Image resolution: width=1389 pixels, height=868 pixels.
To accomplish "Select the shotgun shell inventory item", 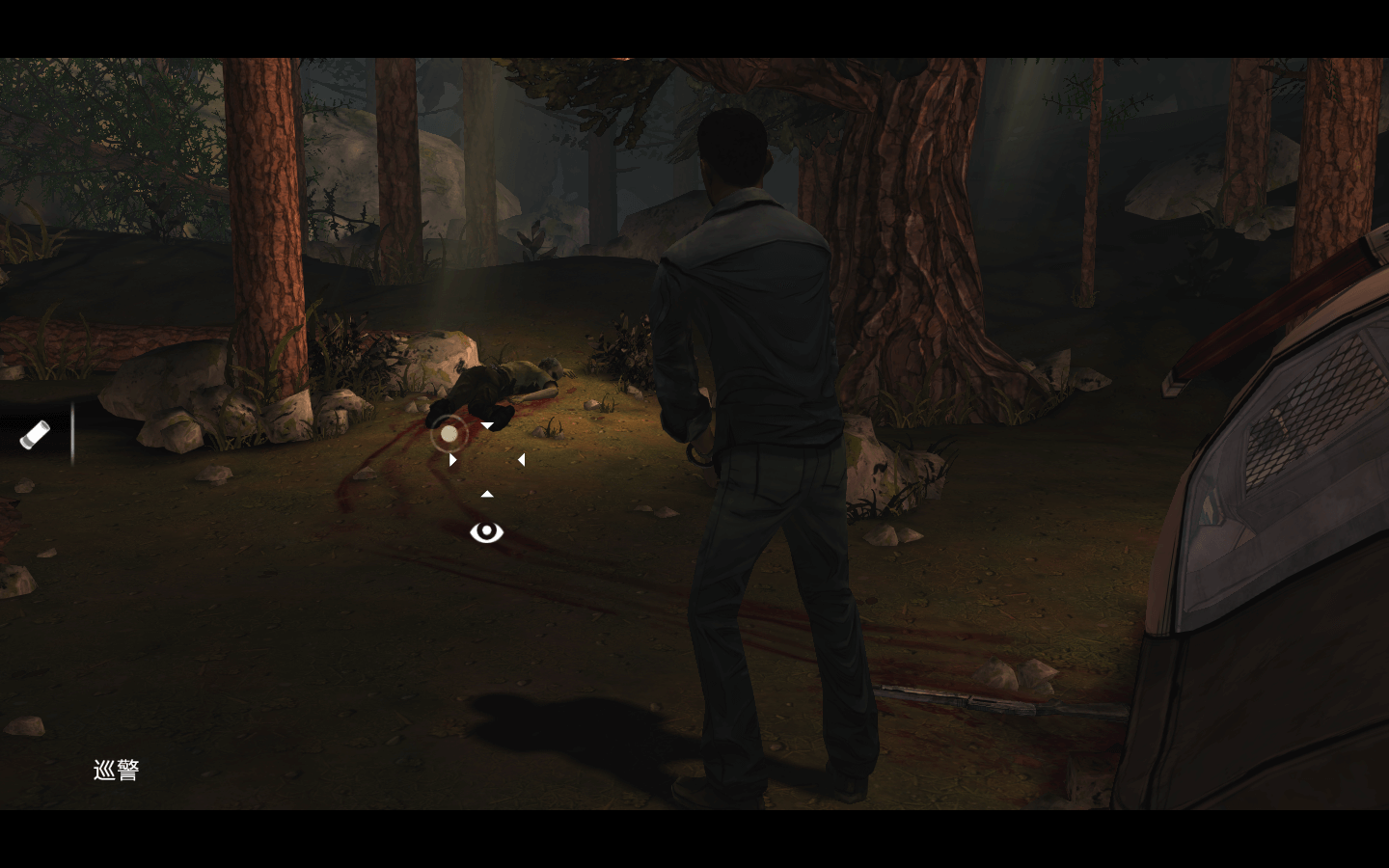I will (x=35, y=435).
